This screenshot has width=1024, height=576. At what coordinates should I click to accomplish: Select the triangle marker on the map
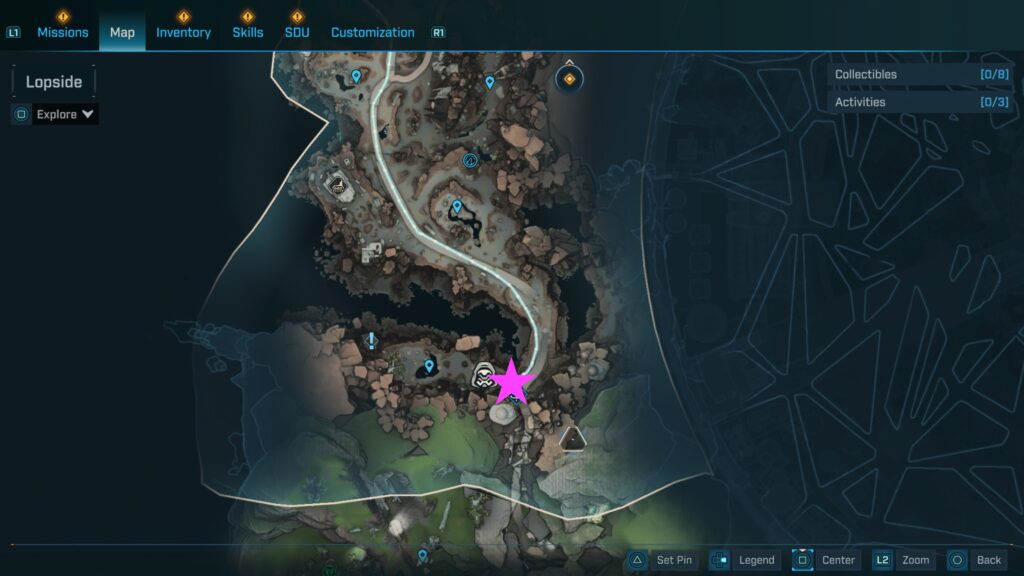572,438
